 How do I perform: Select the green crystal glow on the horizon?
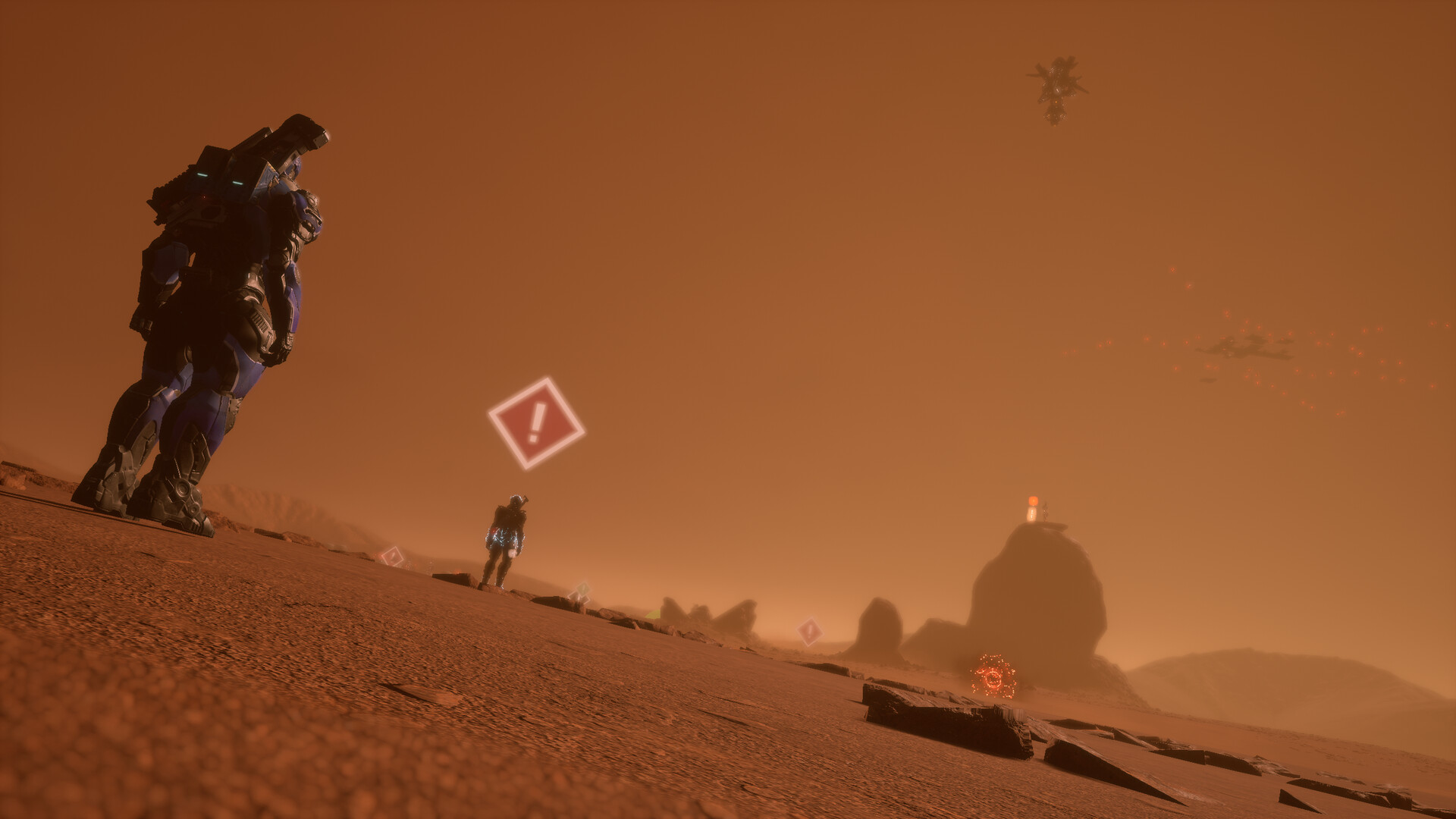pyautogui.click(x=652, y=613)
